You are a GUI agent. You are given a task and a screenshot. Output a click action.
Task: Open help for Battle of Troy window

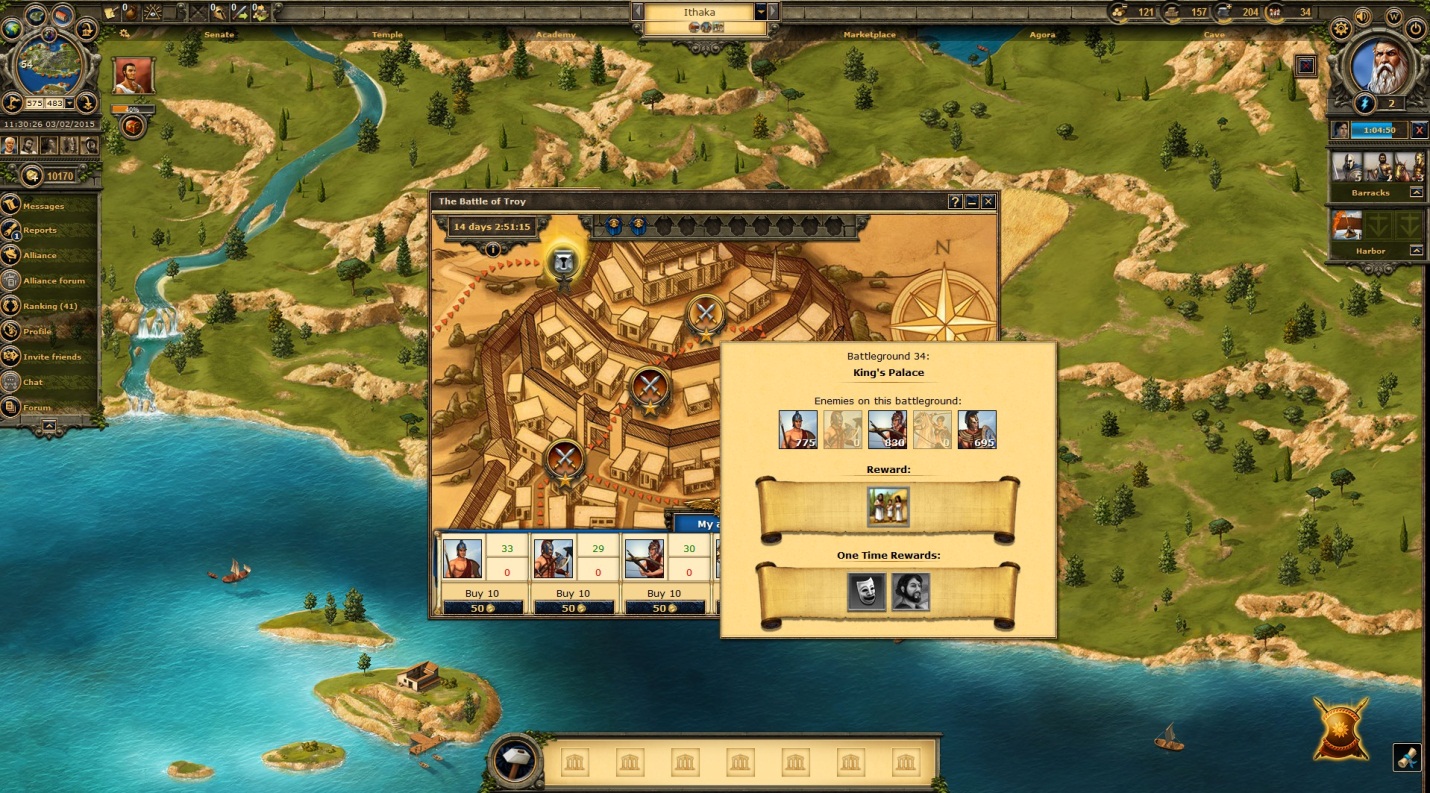[x=956, y=202]
